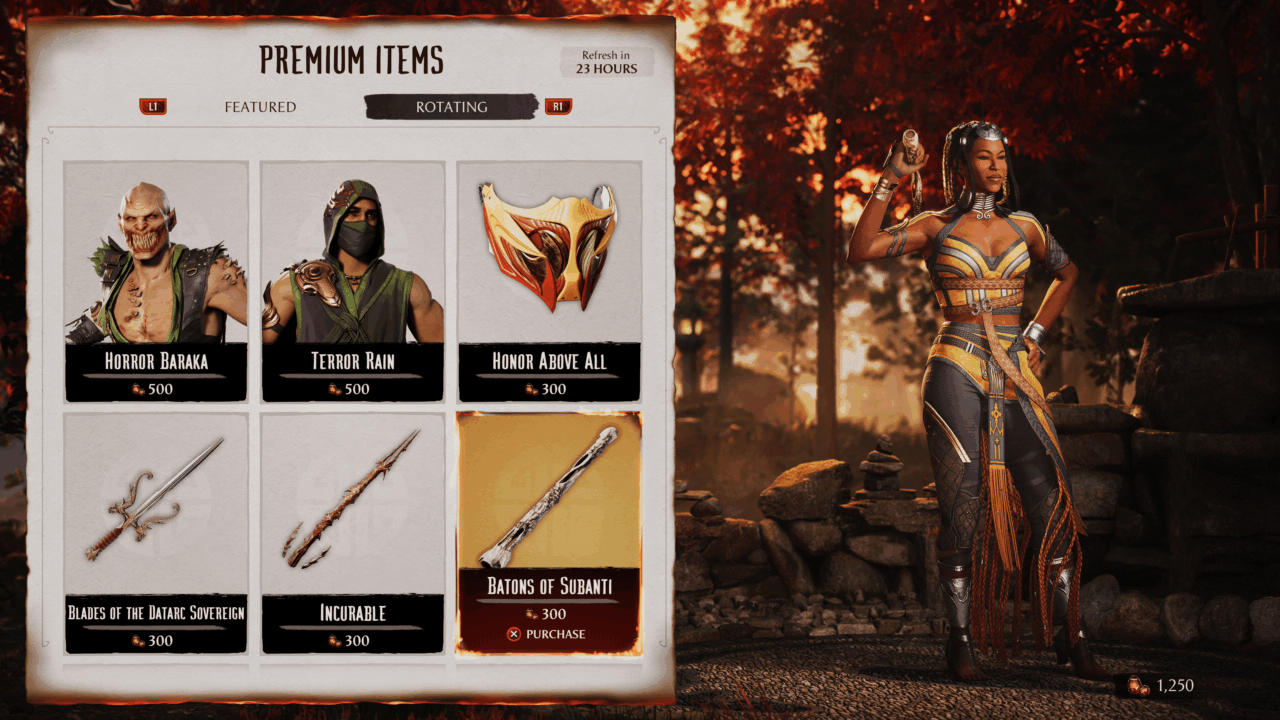1280x720 pixels.
Task: Select the Terror Rain skin
Action: point(352,281)
